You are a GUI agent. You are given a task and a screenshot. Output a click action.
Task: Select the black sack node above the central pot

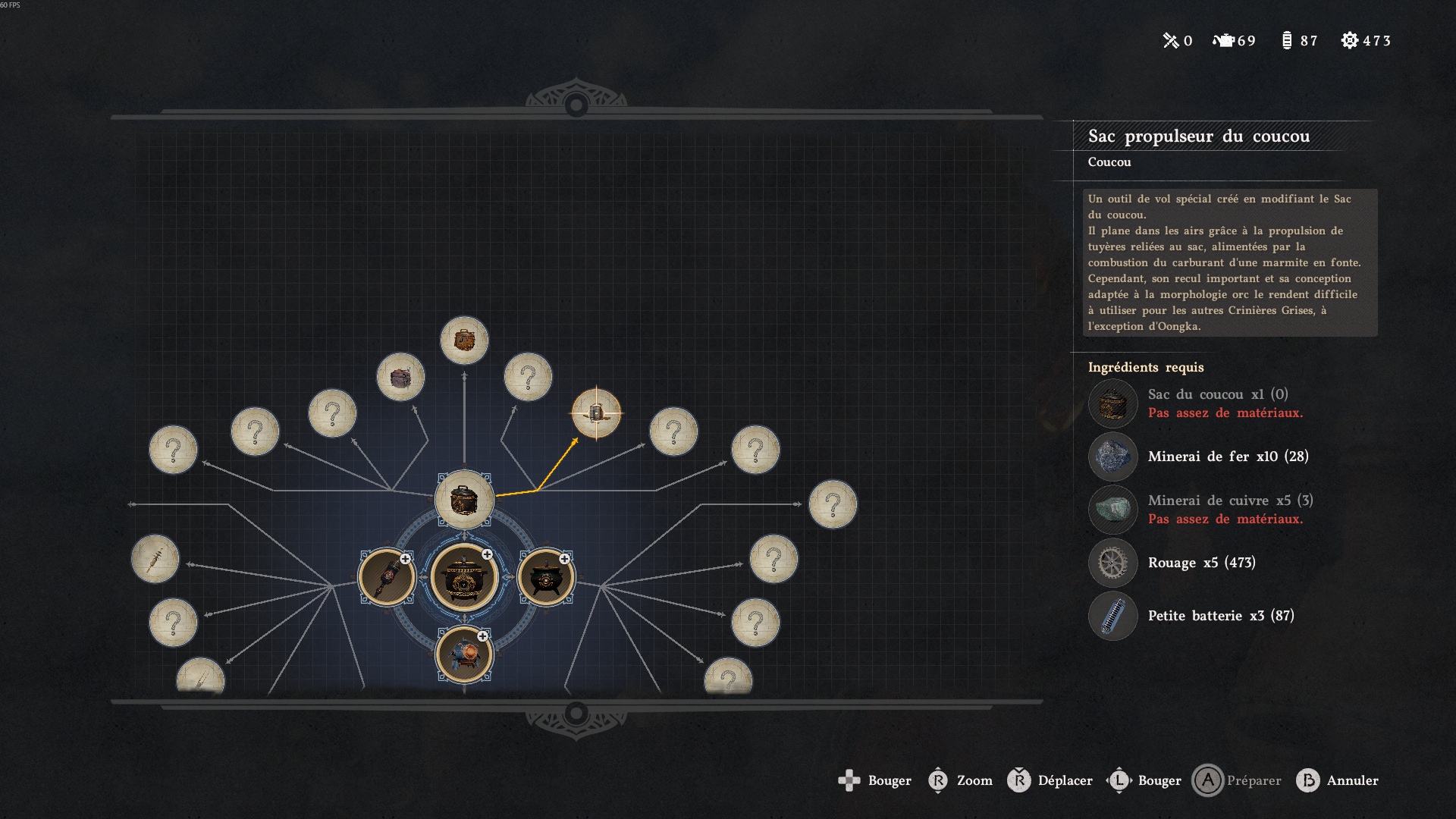coord(464,500)
